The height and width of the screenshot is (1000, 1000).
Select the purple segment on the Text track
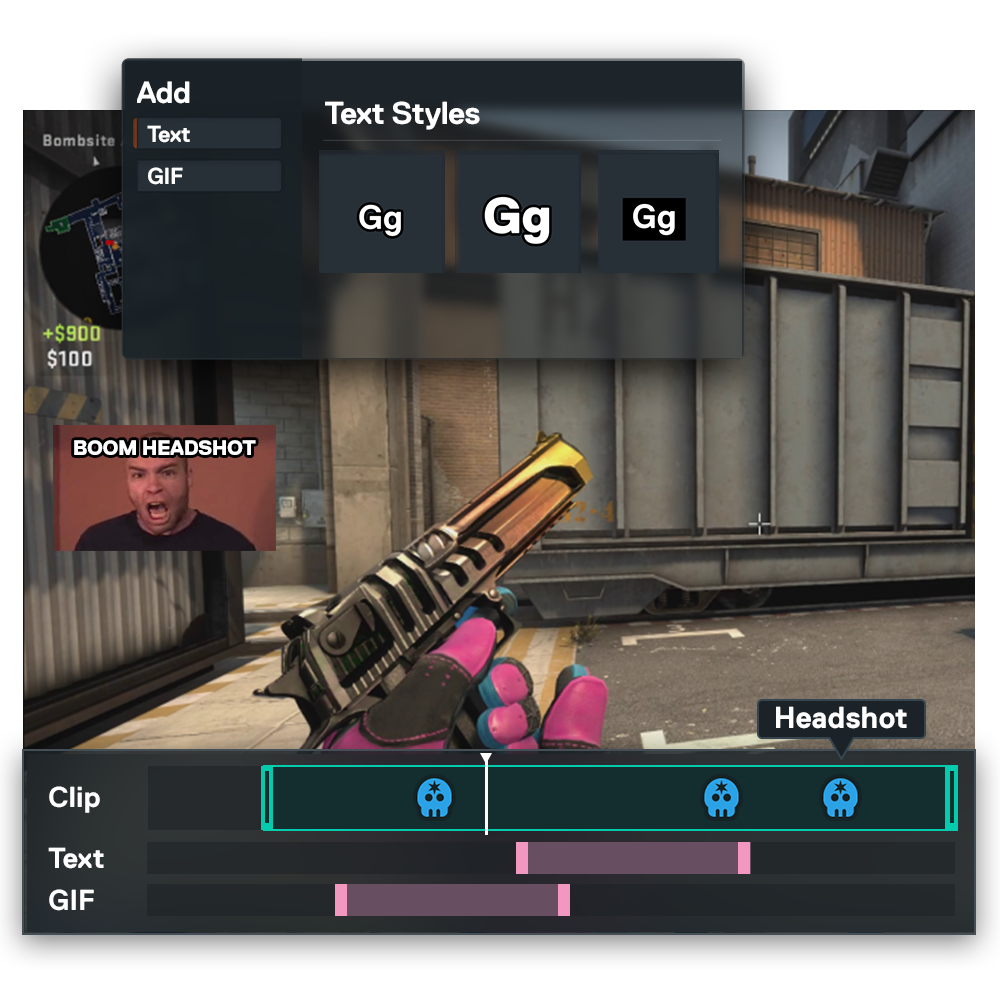tap(633, 858)
